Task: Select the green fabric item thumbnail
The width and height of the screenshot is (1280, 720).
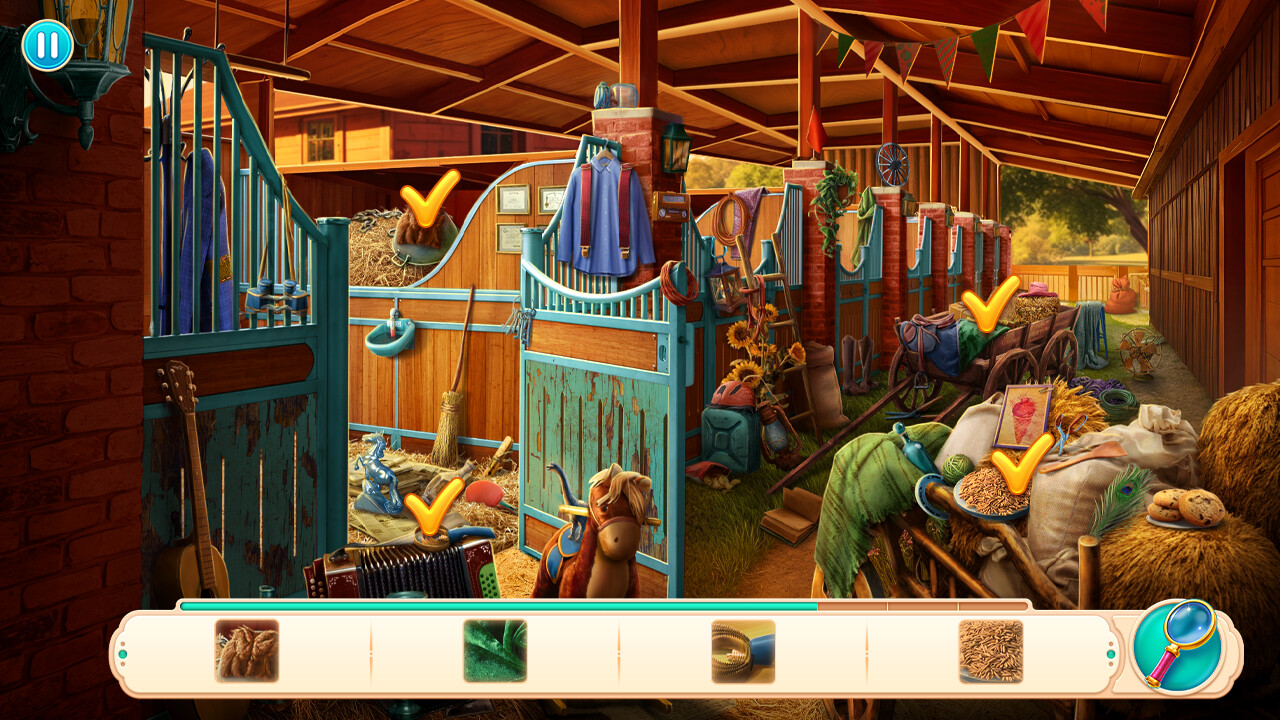Action: point(494,651)
